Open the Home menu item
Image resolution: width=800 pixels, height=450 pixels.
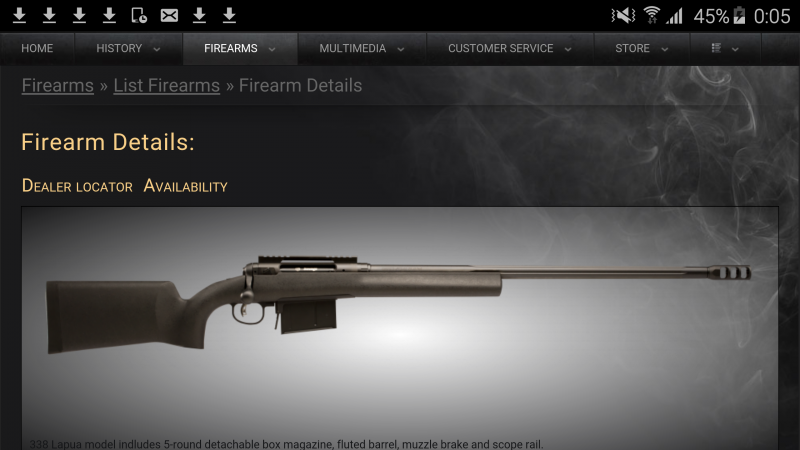[x=37, y=48]
